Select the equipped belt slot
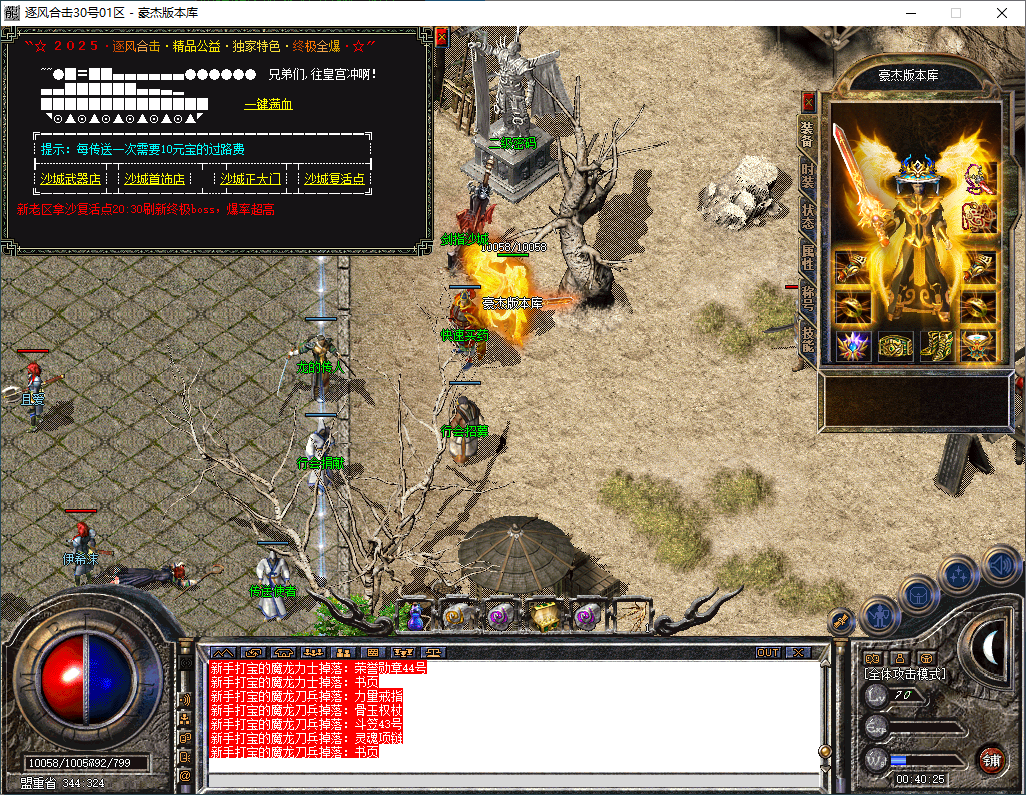Screen dimensions: 1026x795 pyautogui.click(x=895, y=346)
